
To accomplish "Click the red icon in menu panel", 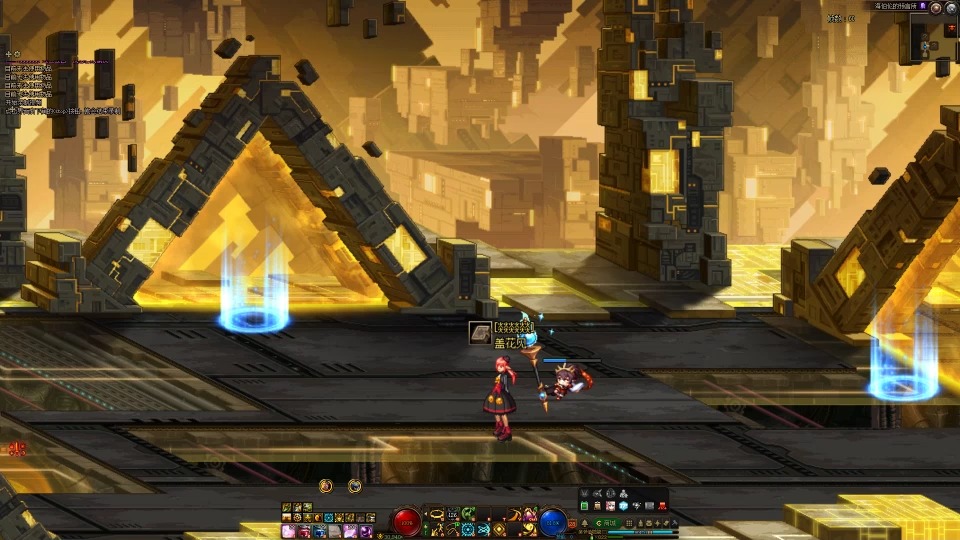I will coord(660,507).
